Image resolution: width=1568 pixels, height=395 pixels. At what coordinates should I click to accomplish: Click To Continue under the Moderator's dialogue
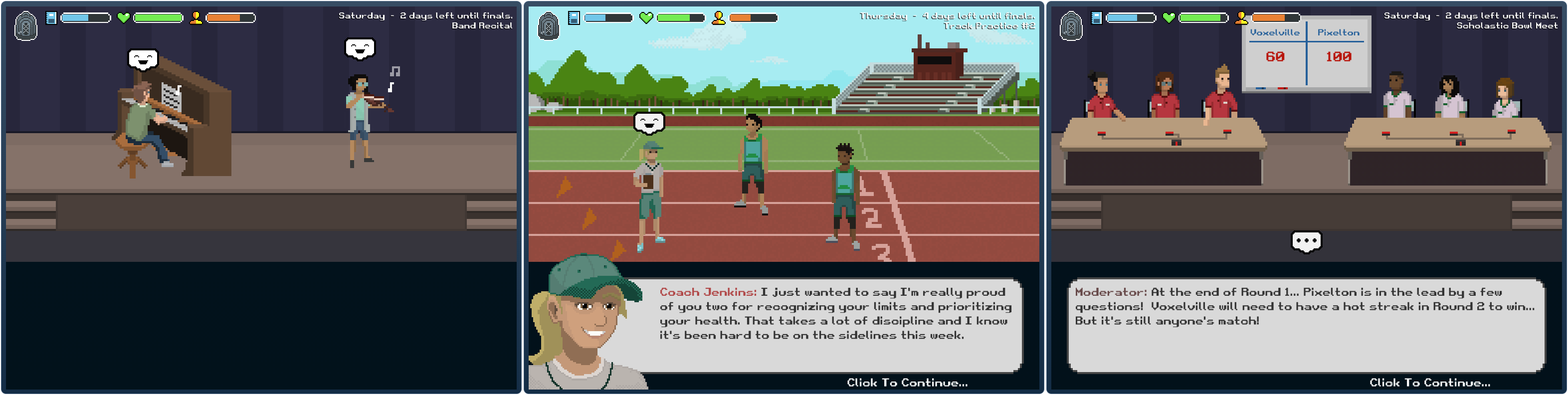(1429, 382)
